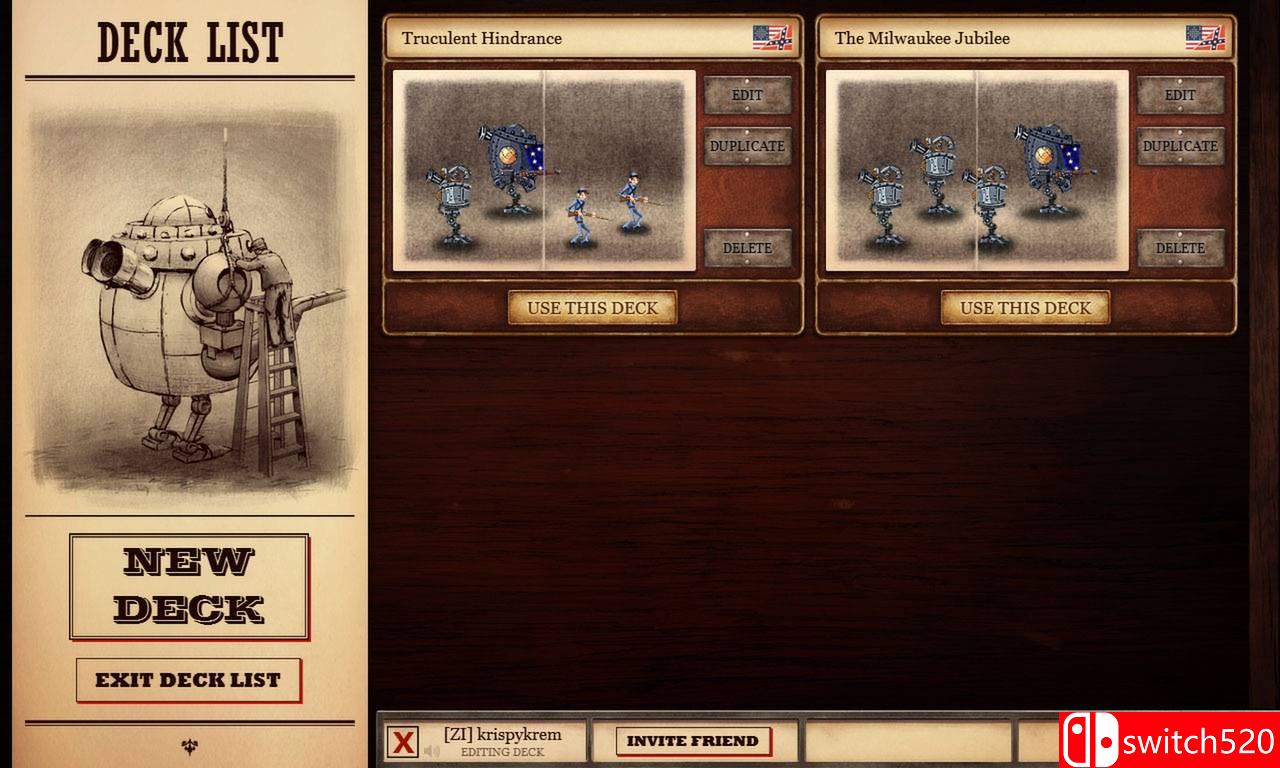The height and width of the screenshot is (768, 1280).
Task: Use This Deck under The Milwaukee Jubilee
Action: point(1024,308)
